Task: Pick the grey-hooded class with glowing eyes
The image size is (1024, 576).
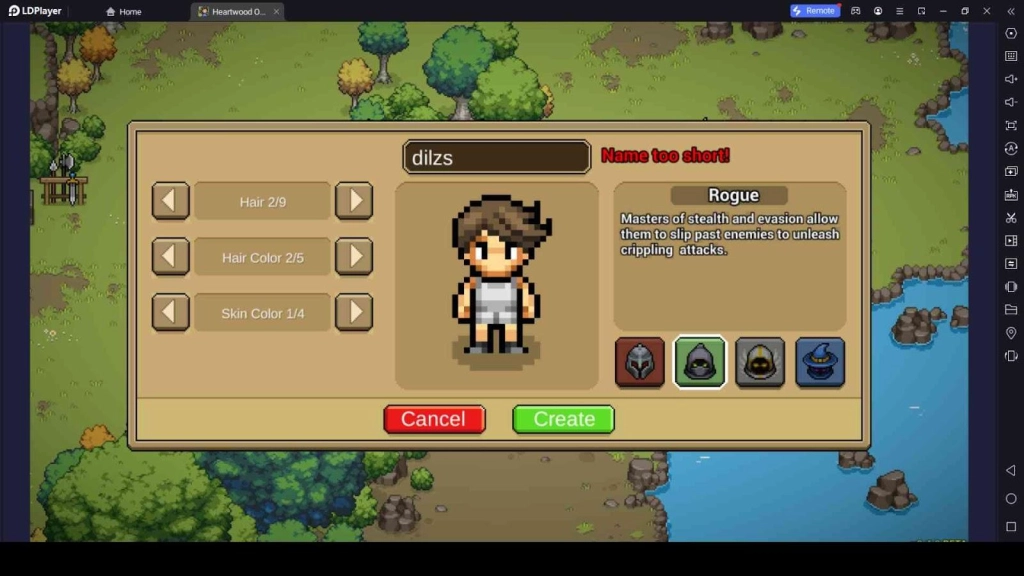Action: pos(760,362)
